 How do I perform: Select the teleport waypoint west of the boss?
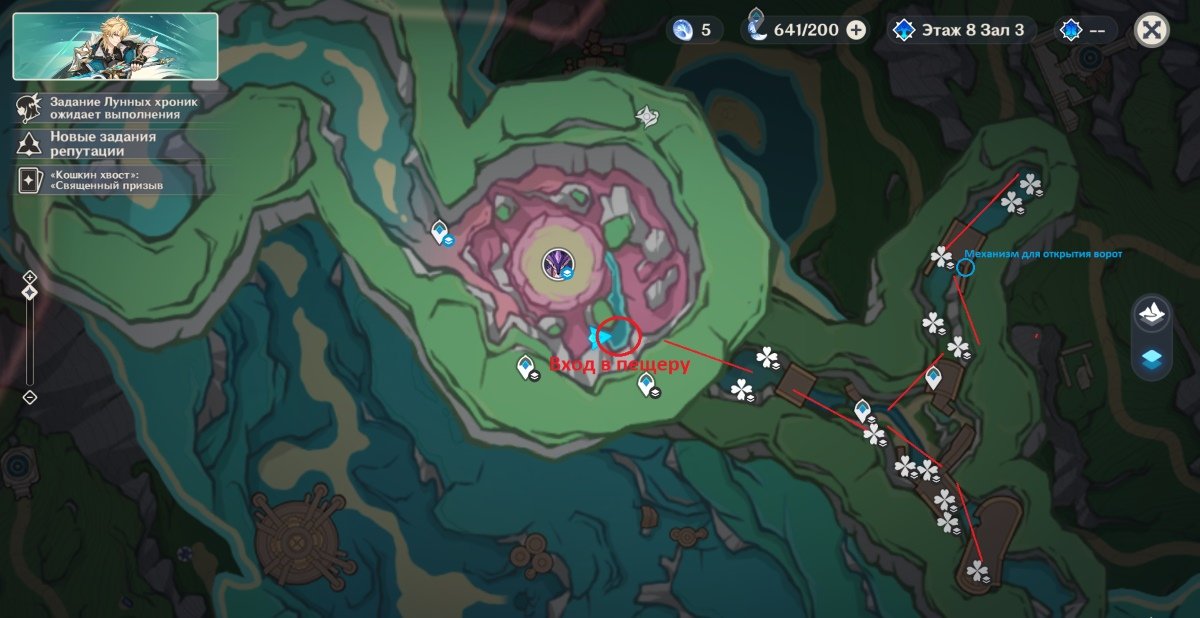pyautogui.click(x=439, y=233)
